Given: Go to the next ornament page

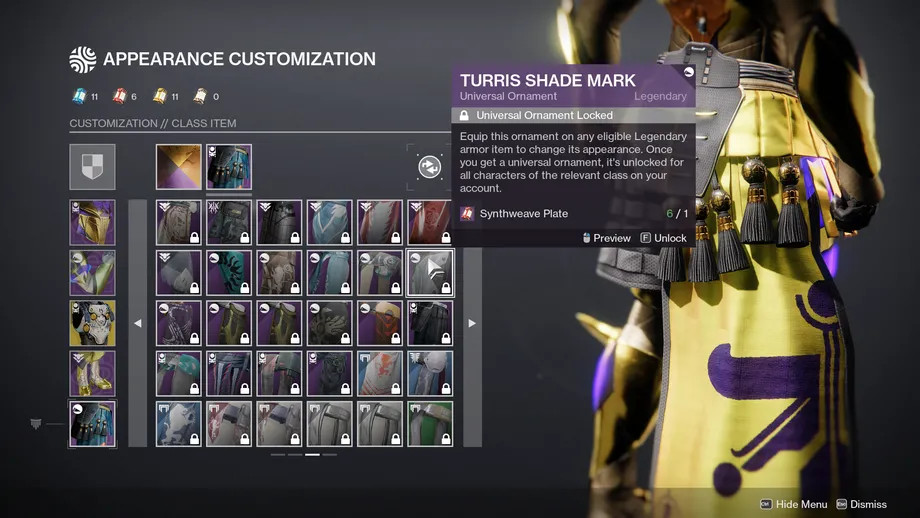Looking at the screenshot, I should pyautogui.click(x=472, y=323).
